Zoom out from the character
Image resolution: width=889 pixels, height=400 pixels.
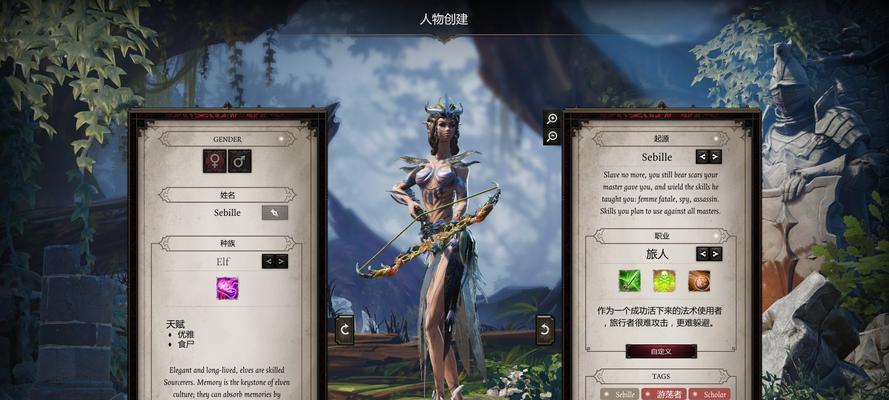[x=552, y=137]
